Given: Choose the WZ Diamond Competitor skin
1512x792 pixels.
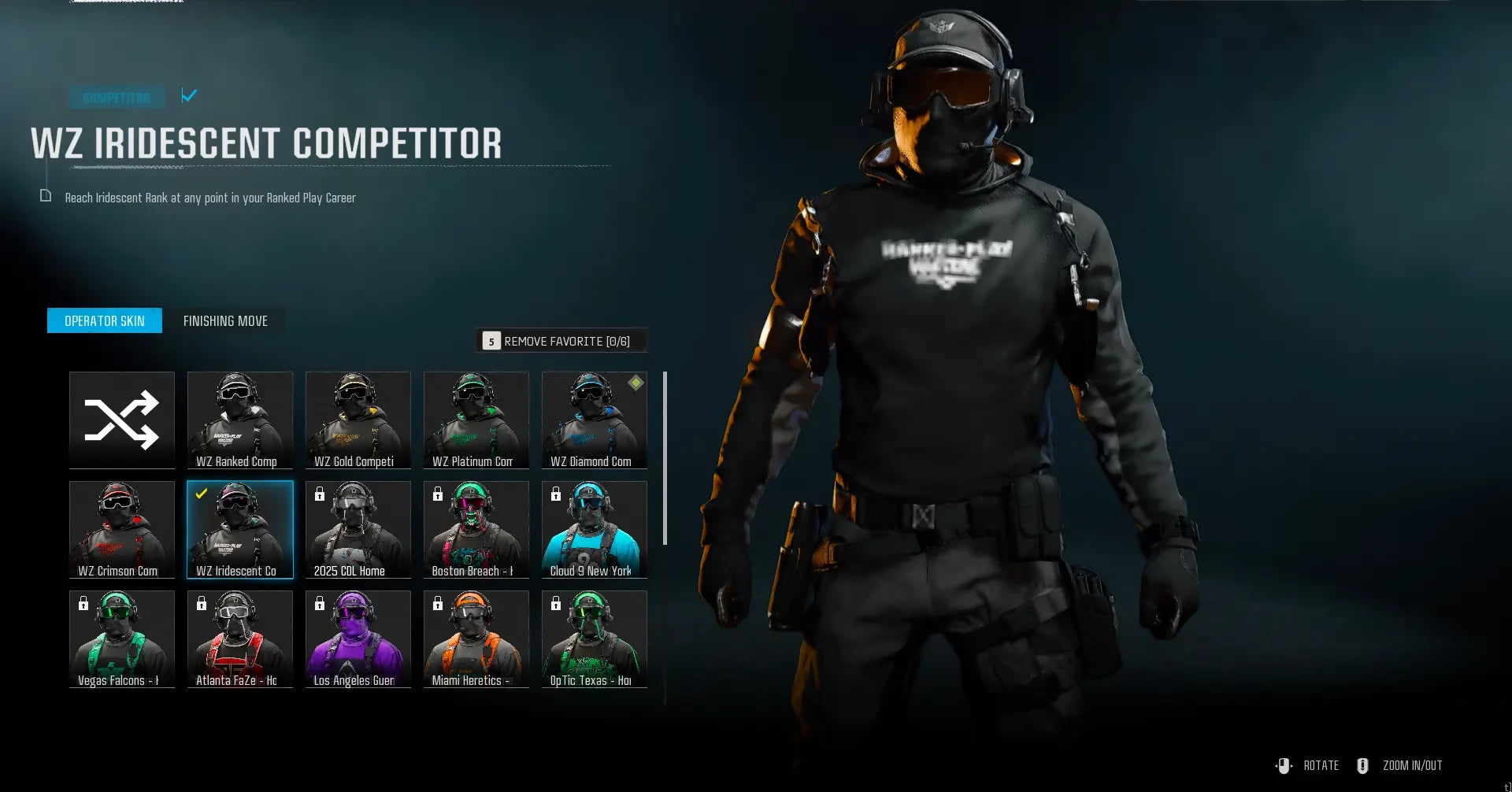Looking at the screenshot, I should pyautogui.click(x=595, y=420).
